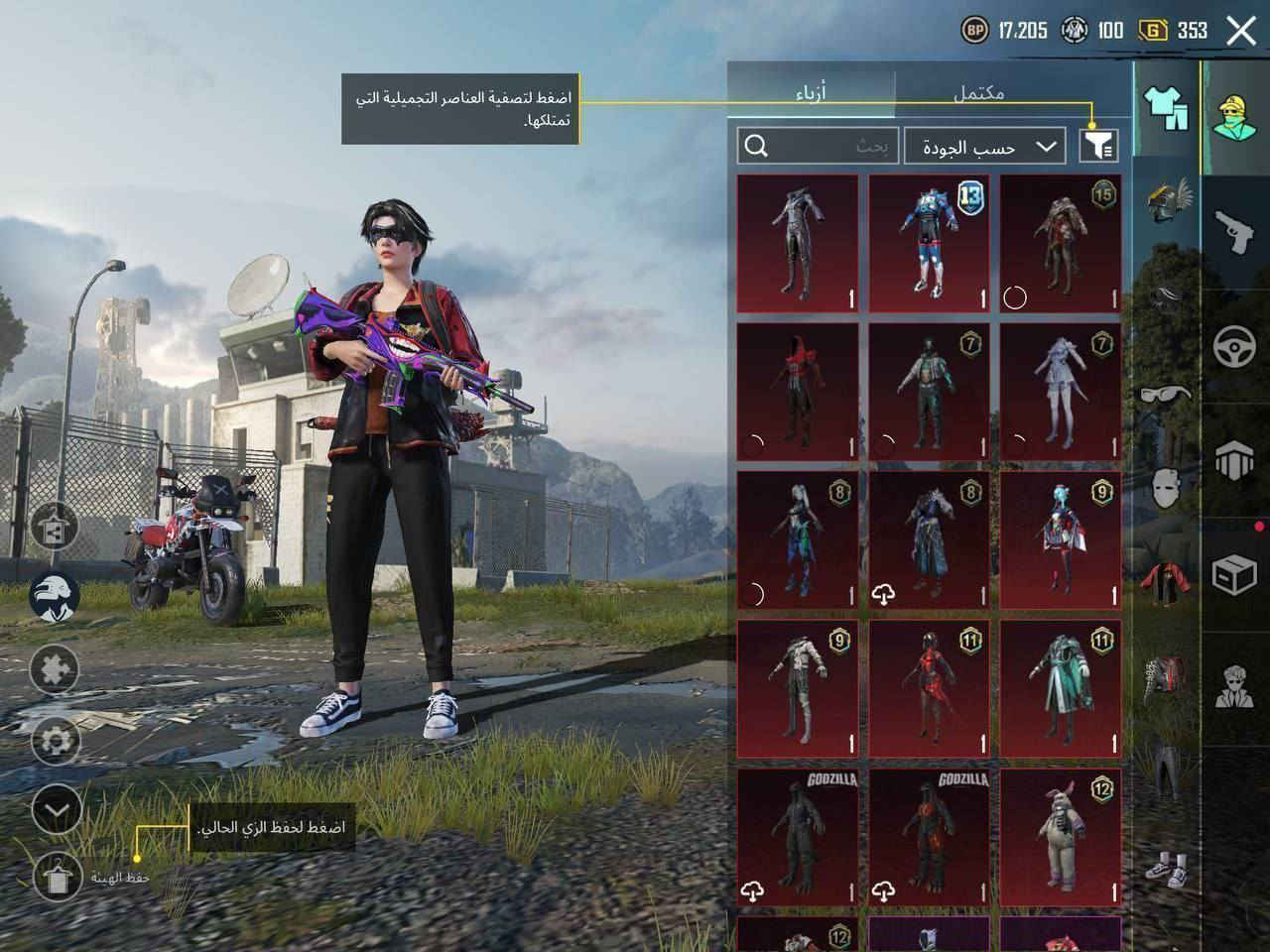This screenshot has height=952, width=1270.
Task: Select the white face mask slot
Action: tap(1167, 488)
